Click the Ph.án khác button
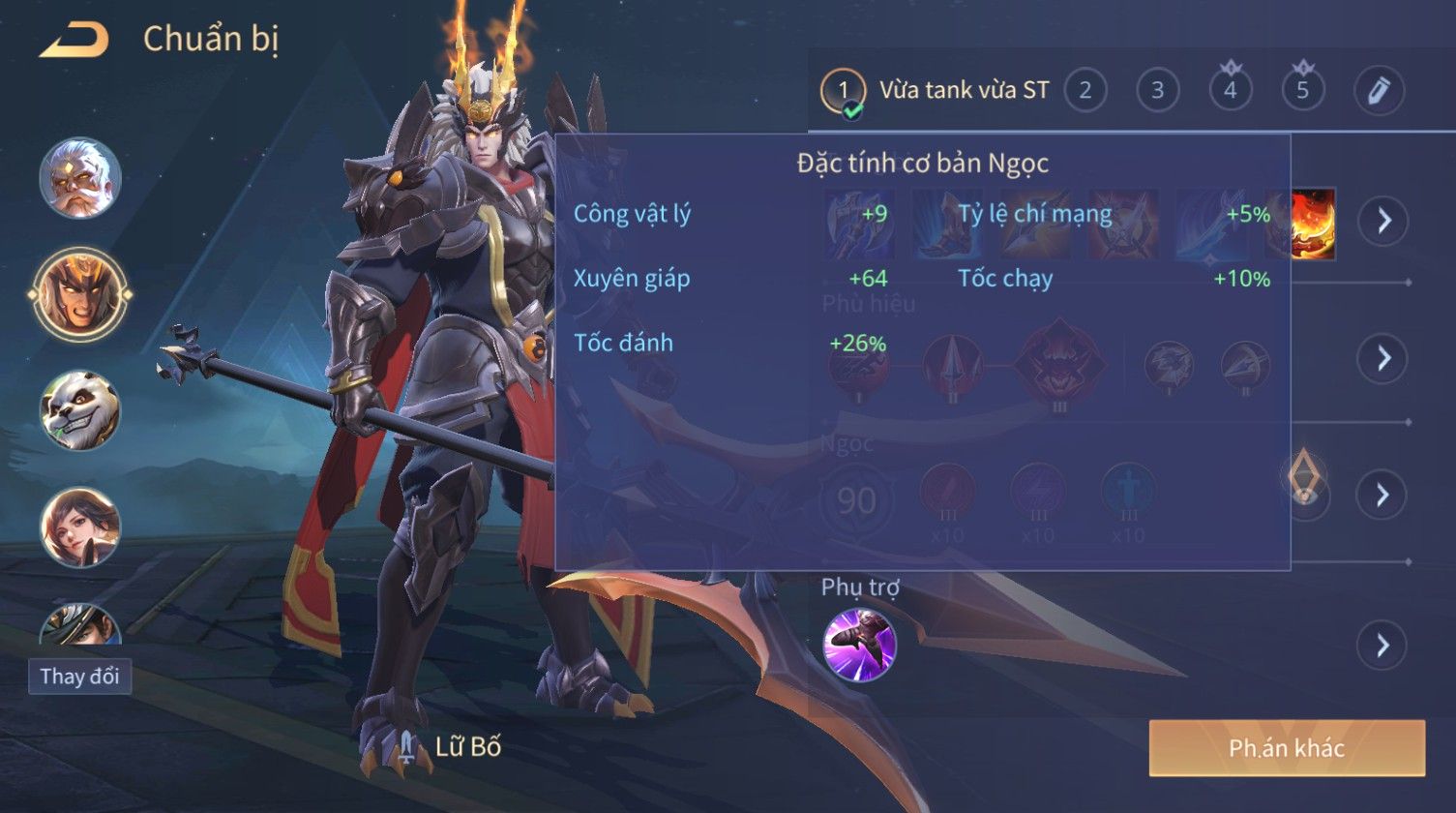This screenshot has height=813, width=1456. [1287, 748]
